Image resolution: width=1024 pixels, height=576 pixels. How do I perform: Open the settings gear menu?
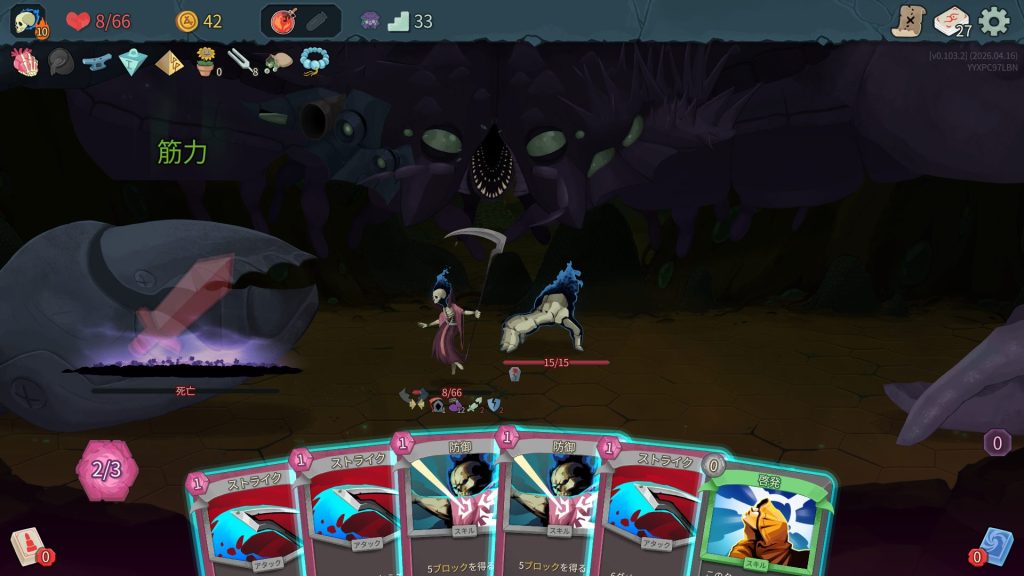(x=994, y=21)
